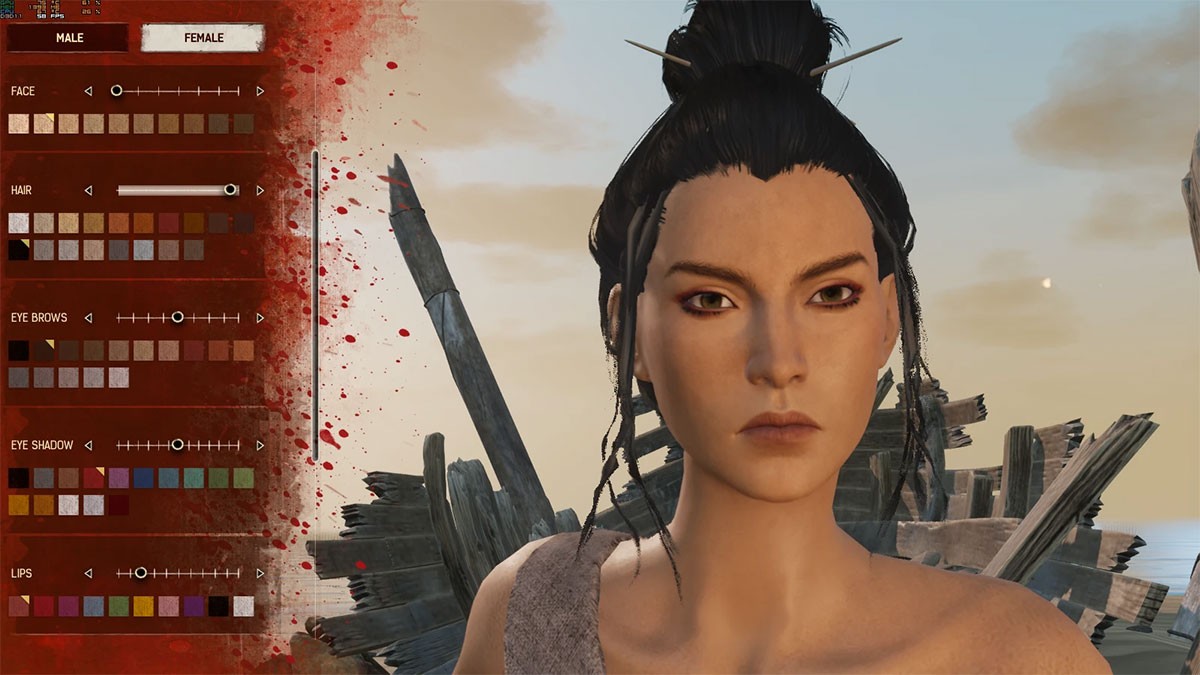The height and width of the screenshot is (675, 1200).
Task: Click the Eye Shadow previous arrow
Action: (x=88, y=445)
